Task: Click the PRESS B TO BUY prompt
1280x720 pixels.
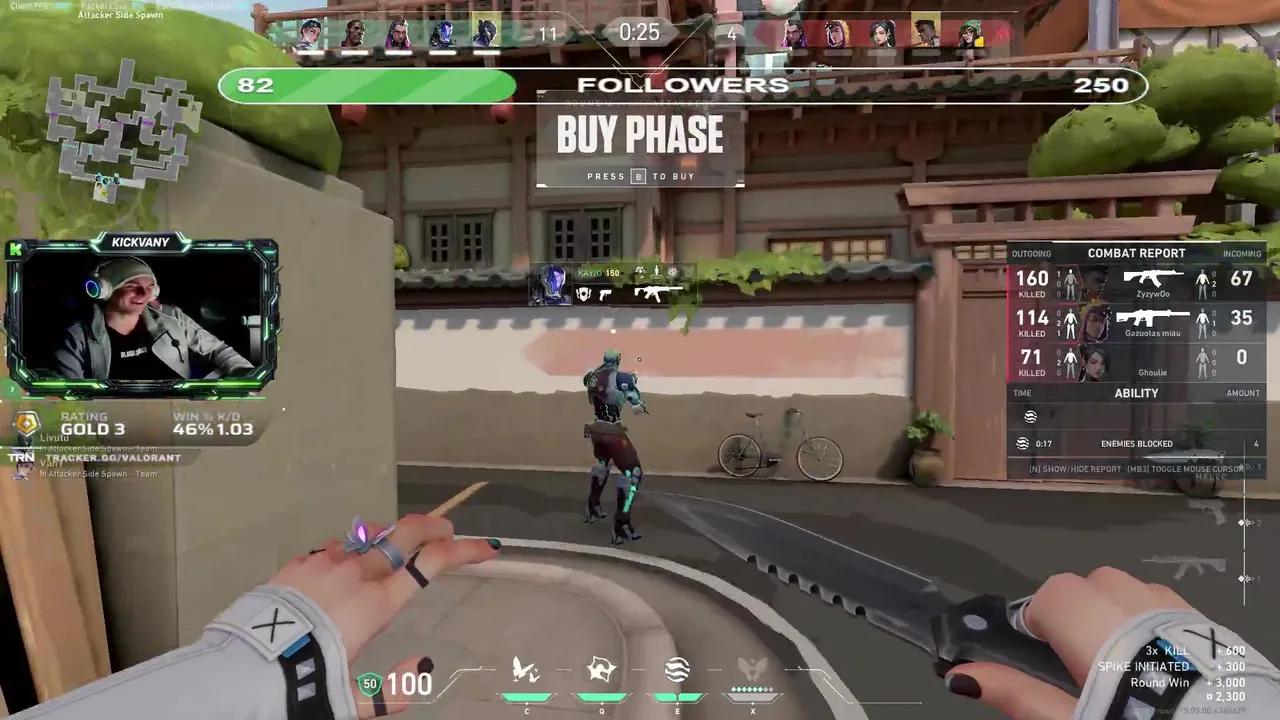Action: [x=640, y=176]
